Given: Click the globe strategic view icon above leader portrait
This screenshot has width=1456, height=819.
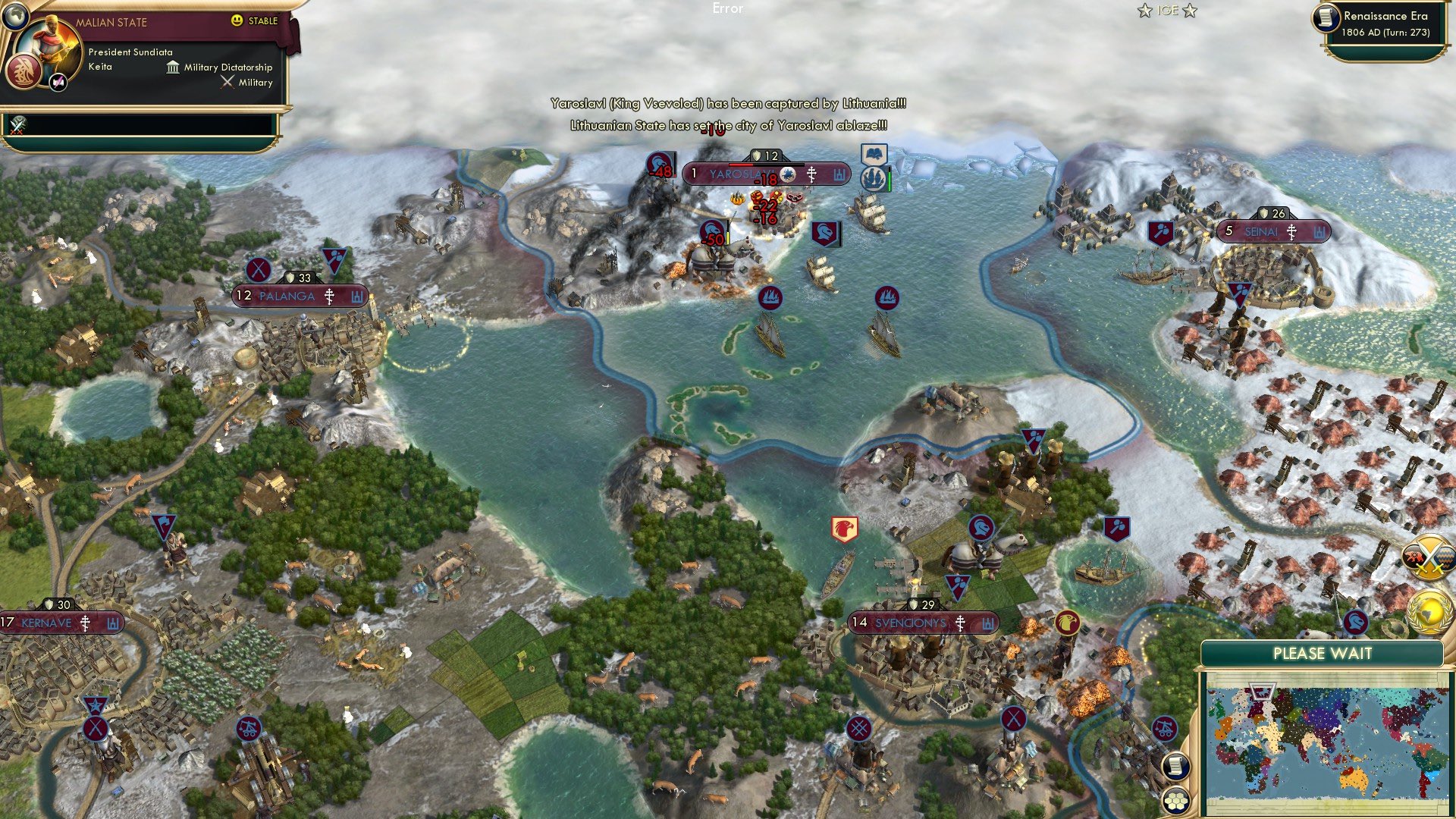Looking at the screenshot, I should point(16,17).
